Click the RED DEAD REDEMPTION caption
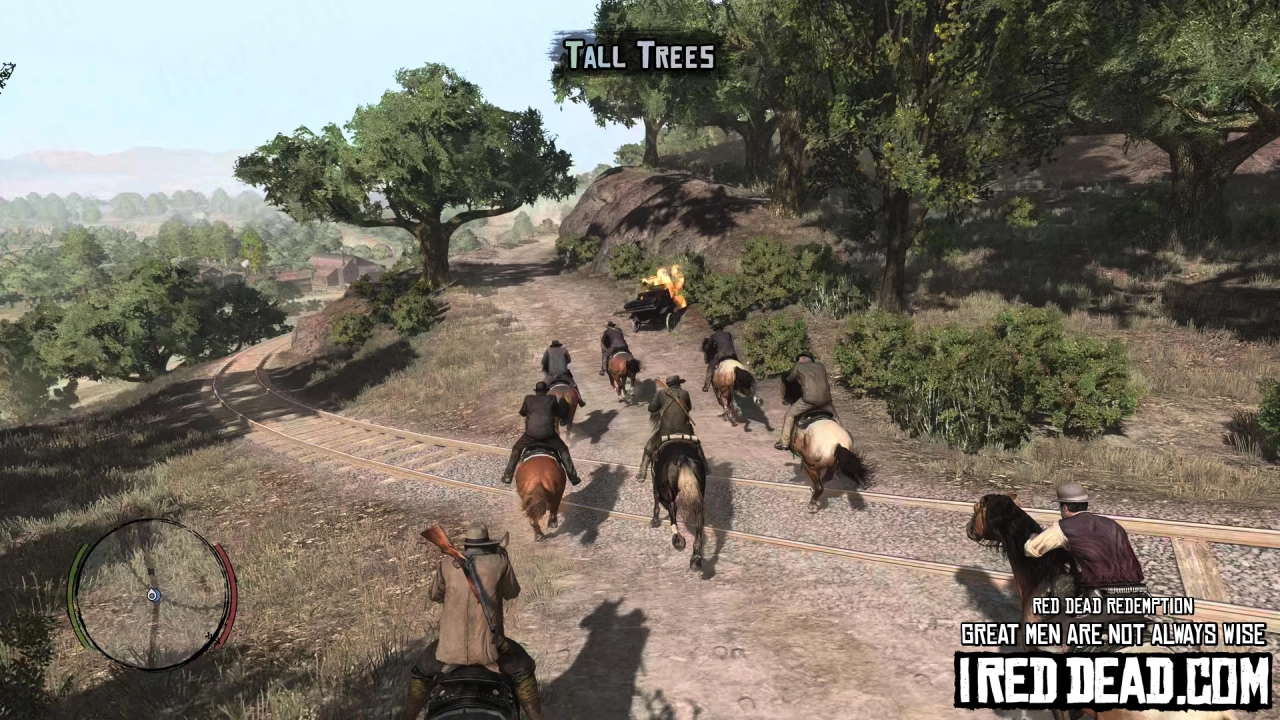 [x=1113, y=607]
